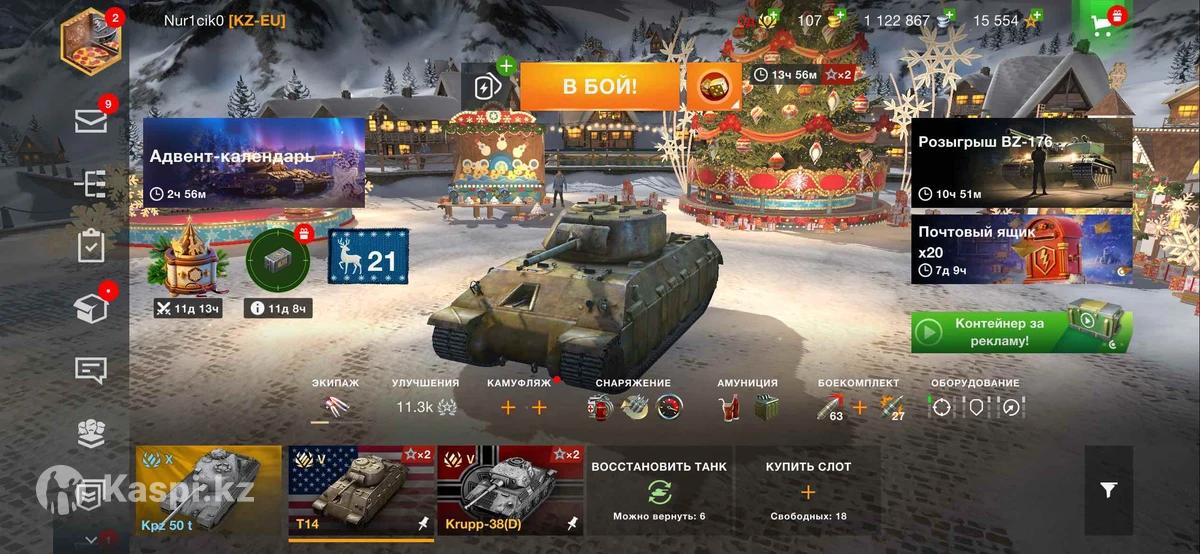
Task: Choose the Krupp-38(D) tank
Action: click(x=509, y=490)
